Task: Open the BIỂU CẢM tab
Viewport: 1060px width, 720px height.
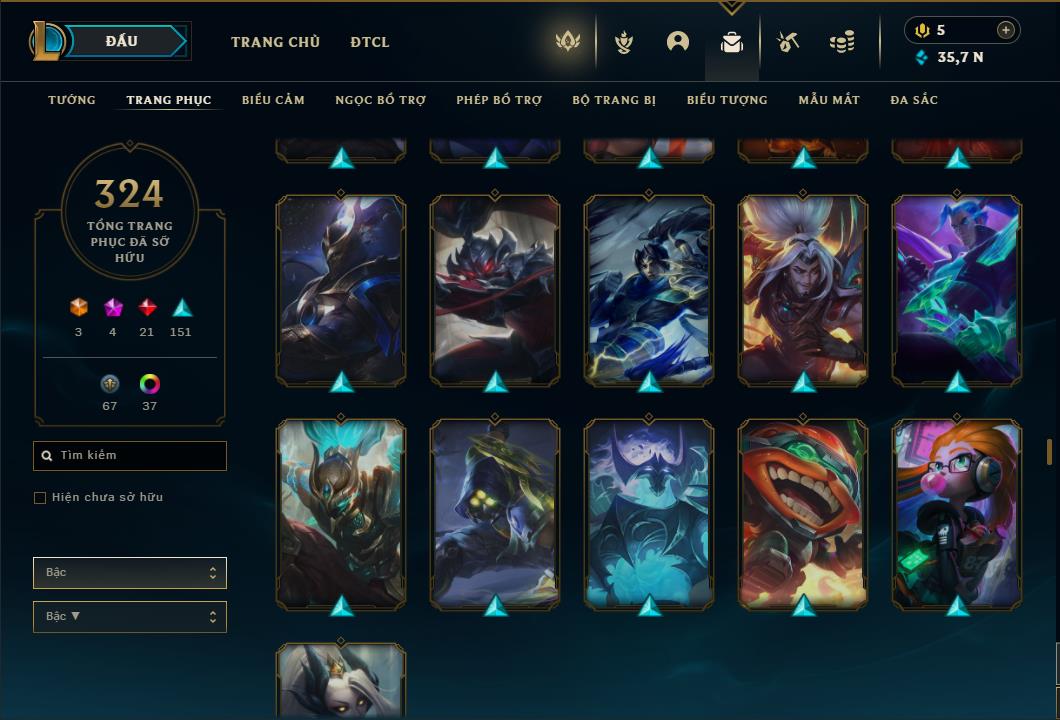Action: (x=273, y=100)
